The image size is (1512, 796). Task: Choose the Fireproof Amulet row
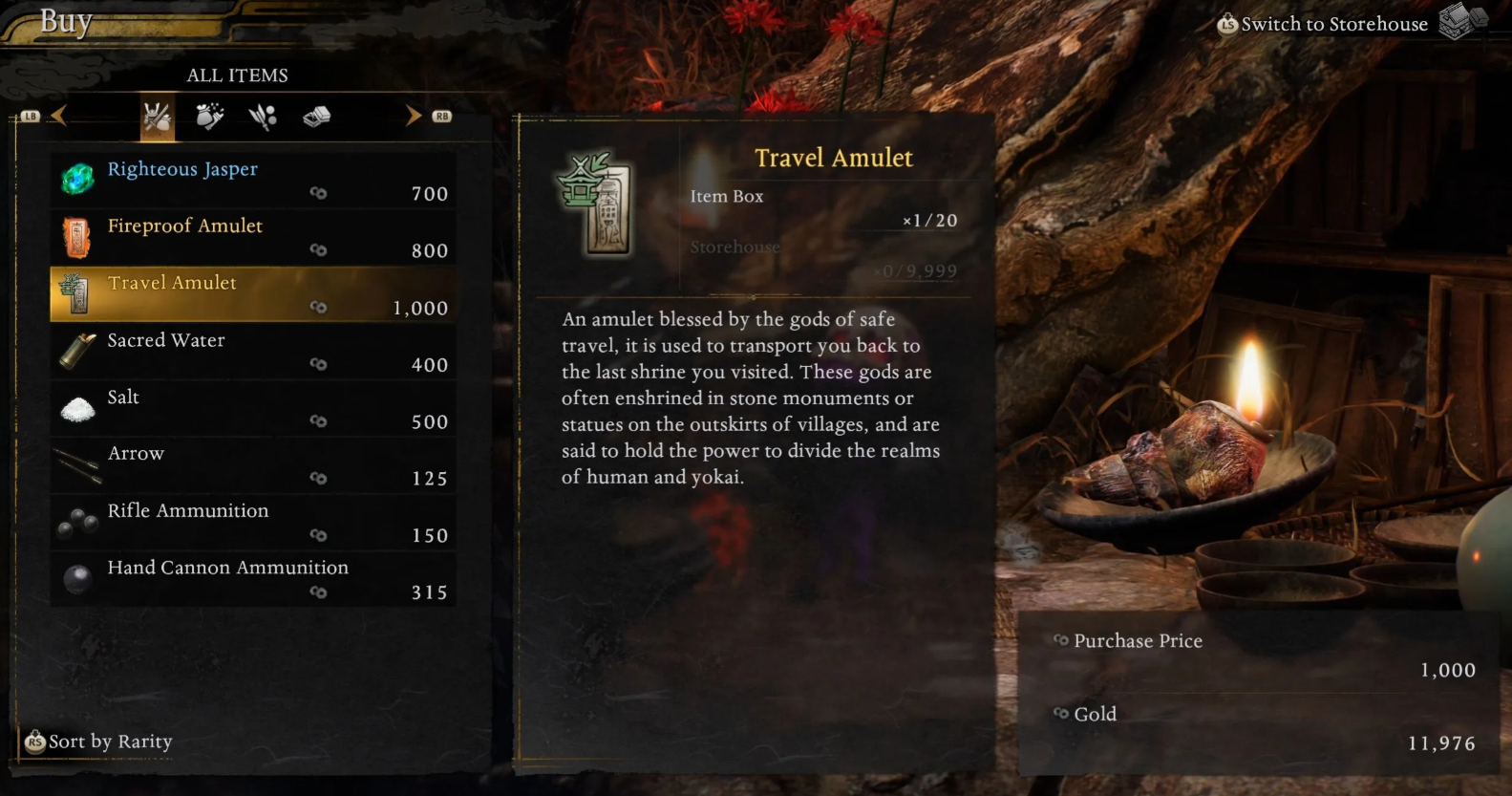[252, 237]
